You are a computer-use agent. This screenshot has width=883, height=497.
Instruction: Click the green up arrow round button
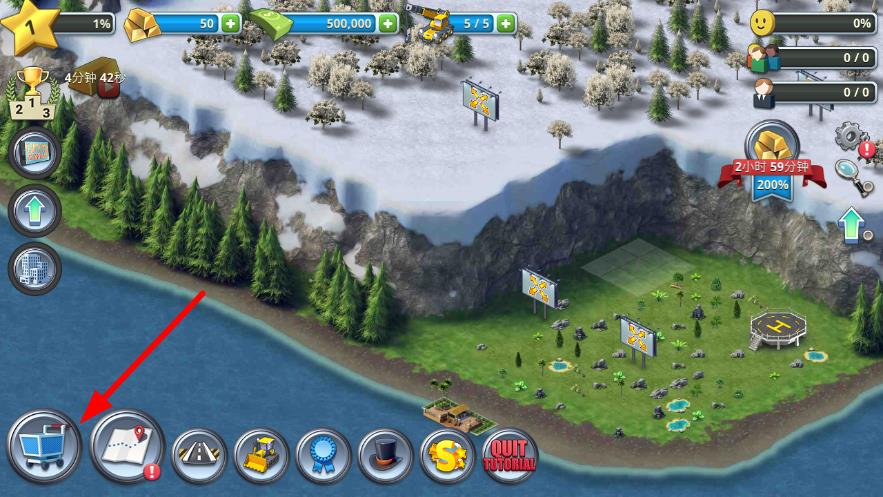click(35, 211)
